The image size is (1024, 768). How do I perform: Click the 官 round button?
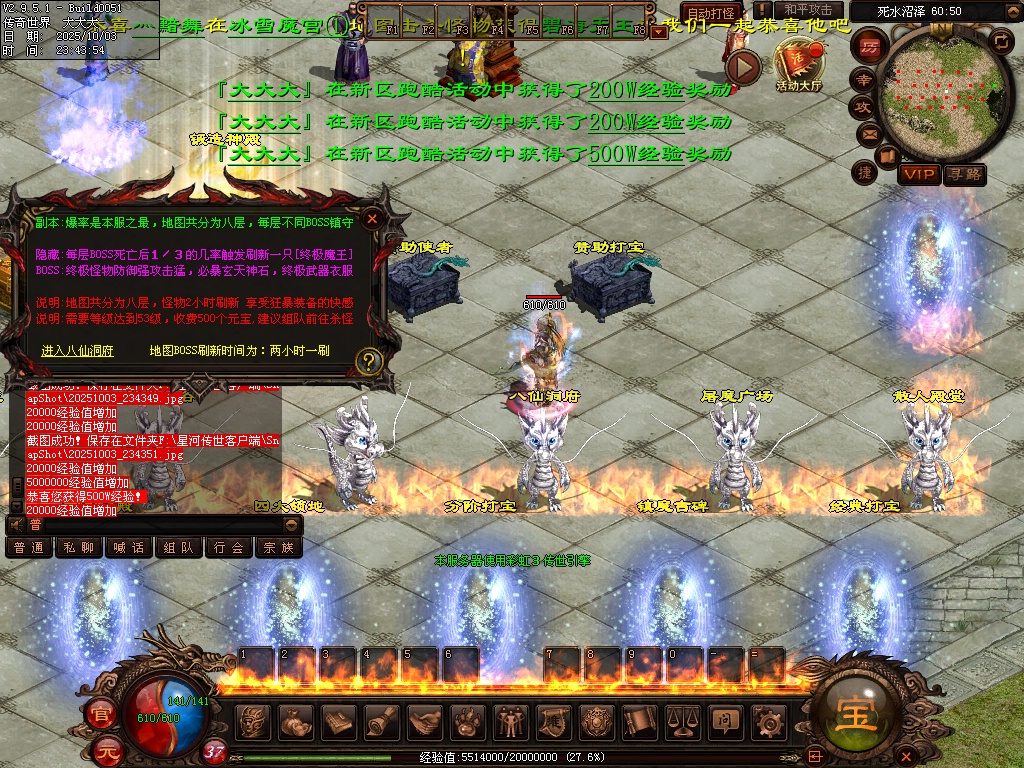coord(100,714)
